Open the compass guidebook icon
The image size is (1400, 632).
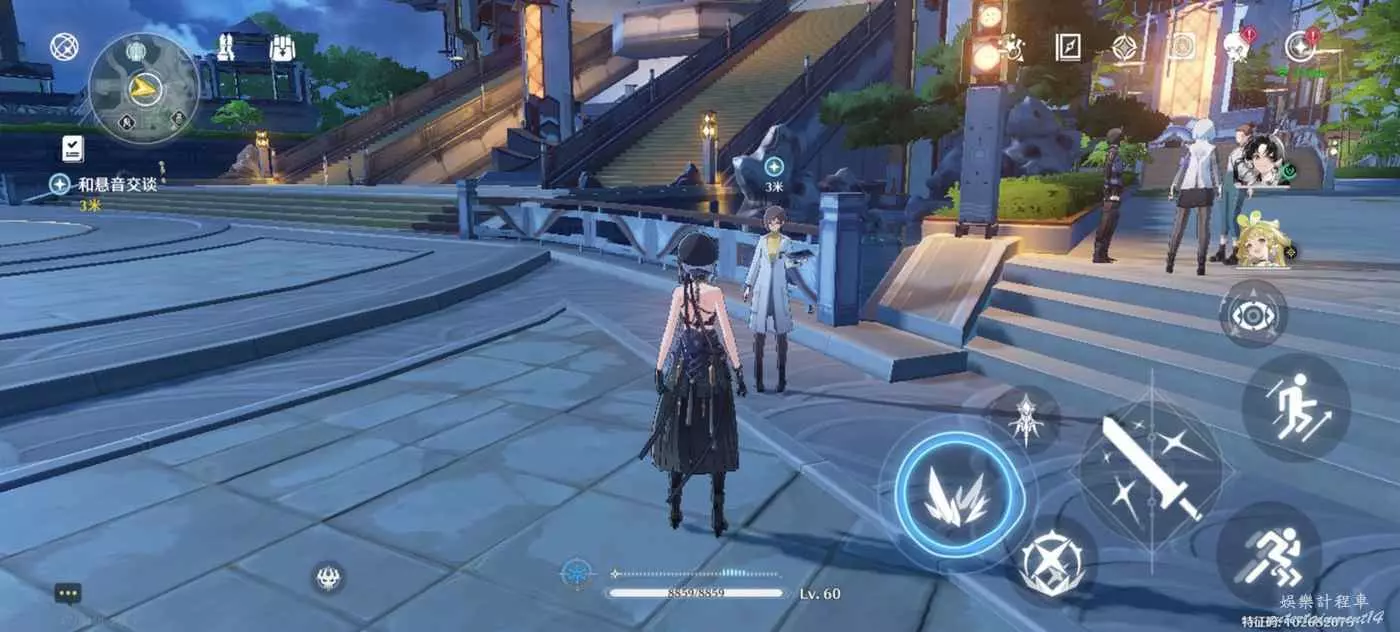click(x=1068, y=46)
